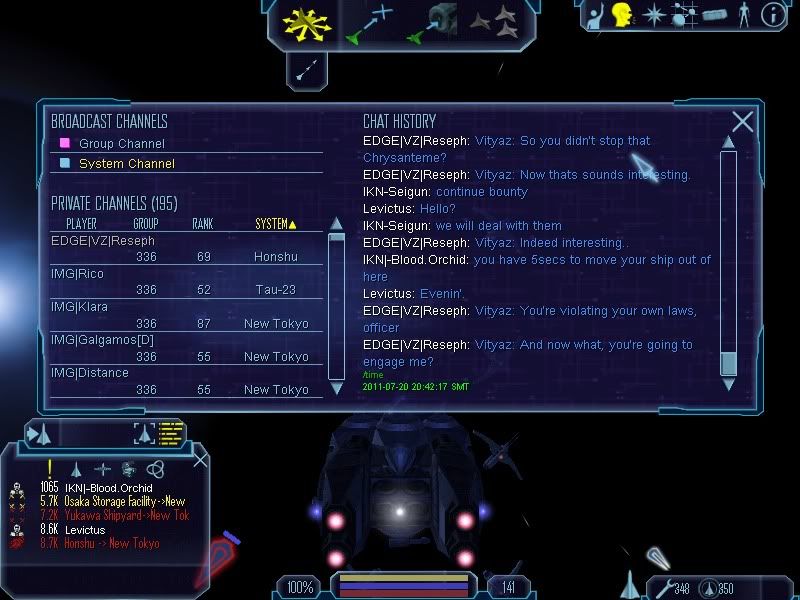Choose player IMG|Klara in private channels
Image resolution: width=800 pixels, height=600 pixels.
pos(79,307)
